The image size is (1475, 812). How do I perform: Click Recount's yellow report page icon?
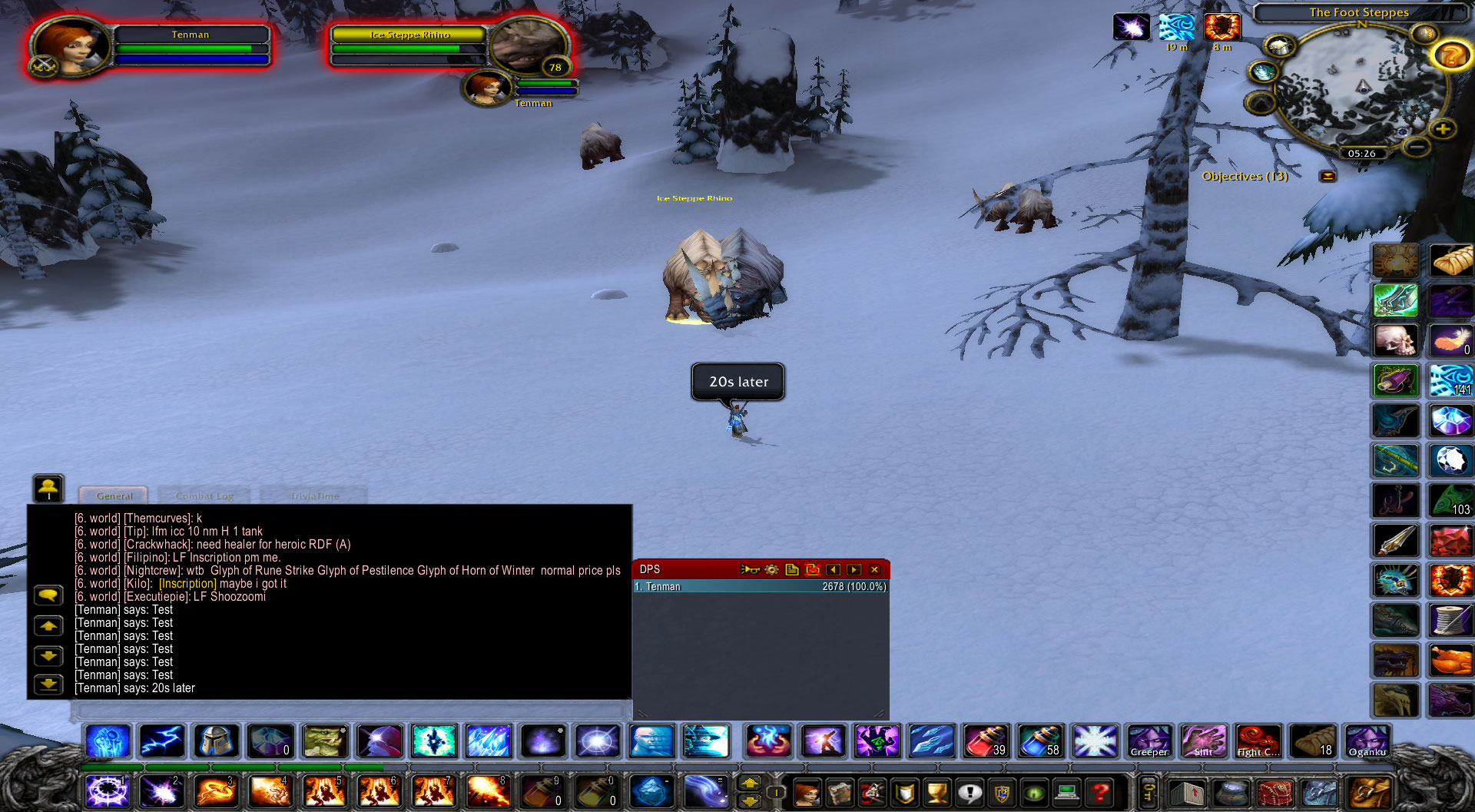[792, 569]
